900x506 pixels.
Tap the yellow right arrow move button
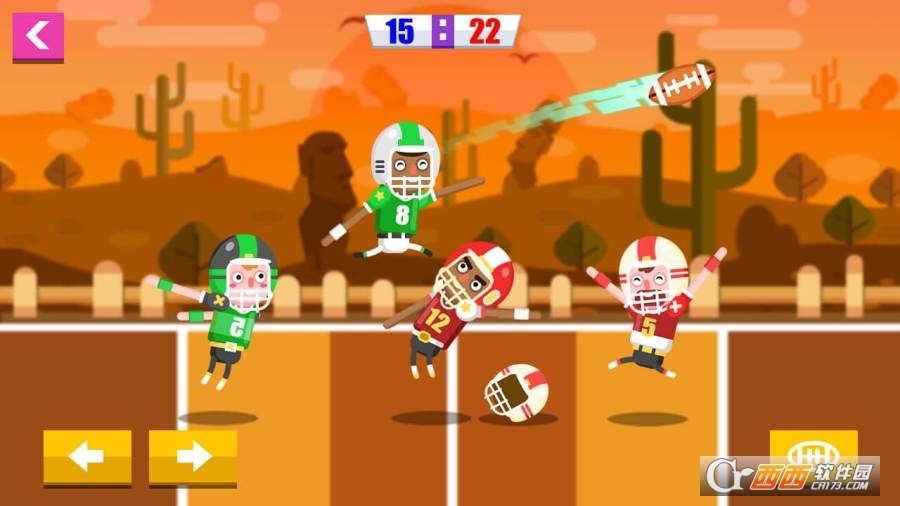click(193, 457)
